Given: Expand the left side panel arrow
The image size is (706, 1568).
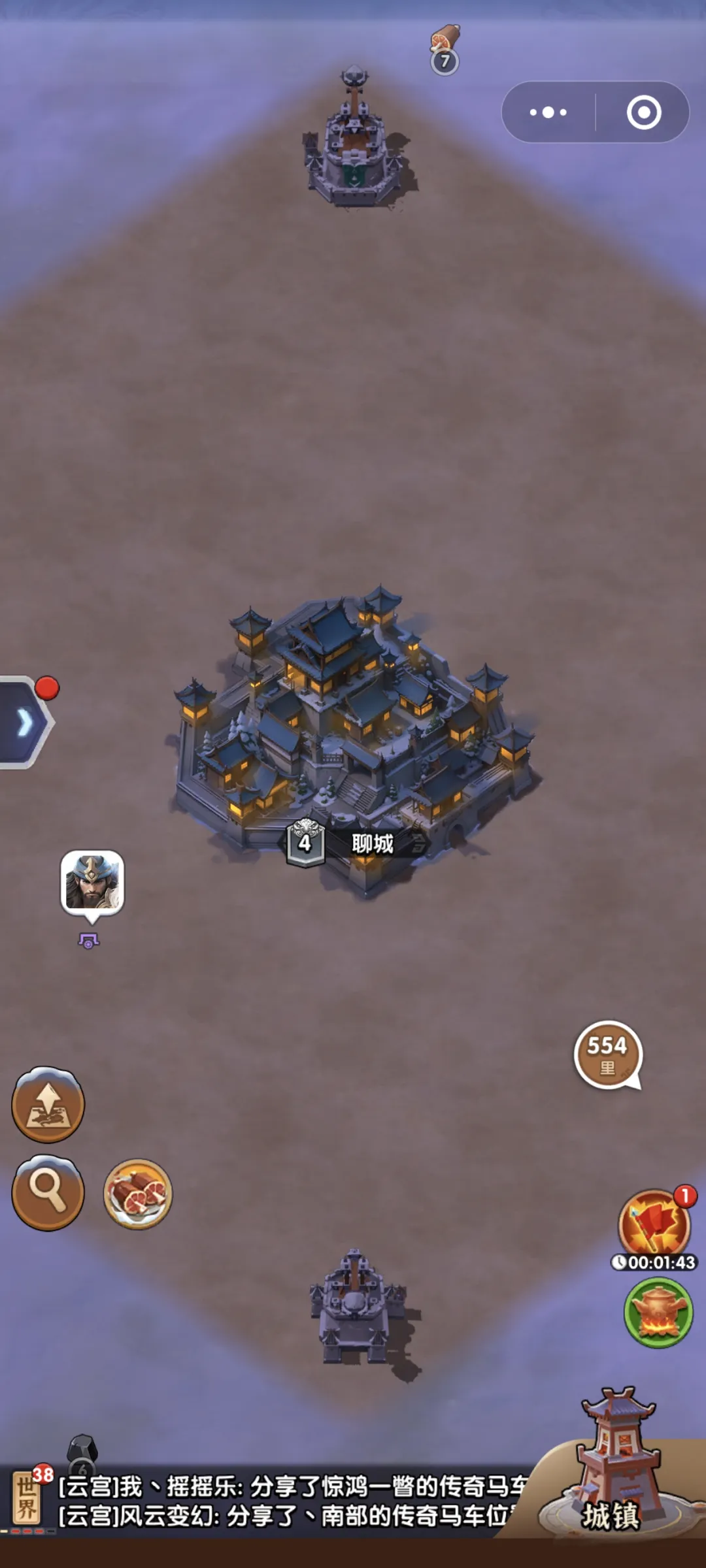Looking at the screenshot, I should [x=25, y=723].
